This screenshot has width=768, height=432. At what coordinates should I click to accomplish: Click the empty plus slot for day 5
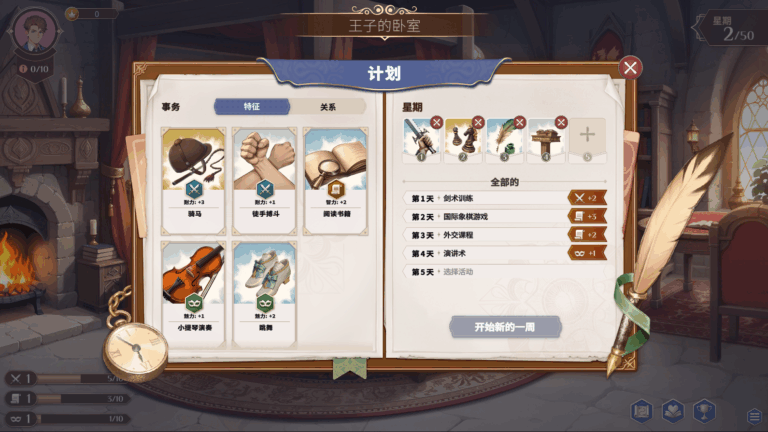(x=587, y=138)
